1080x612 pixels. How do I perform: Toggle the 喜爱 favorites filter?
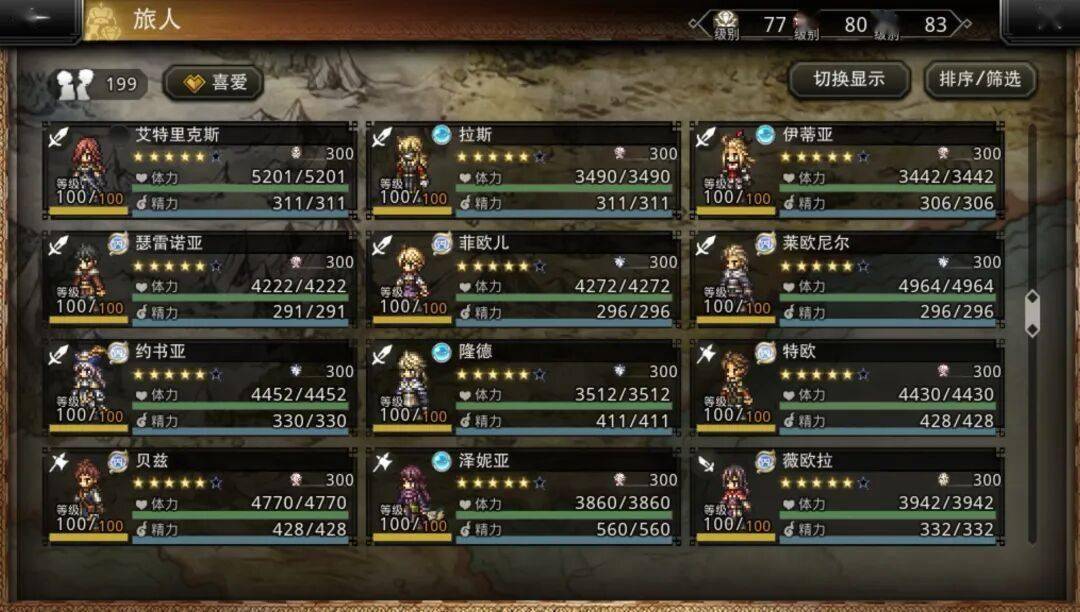pyautogui.click(x=213, y=83)
